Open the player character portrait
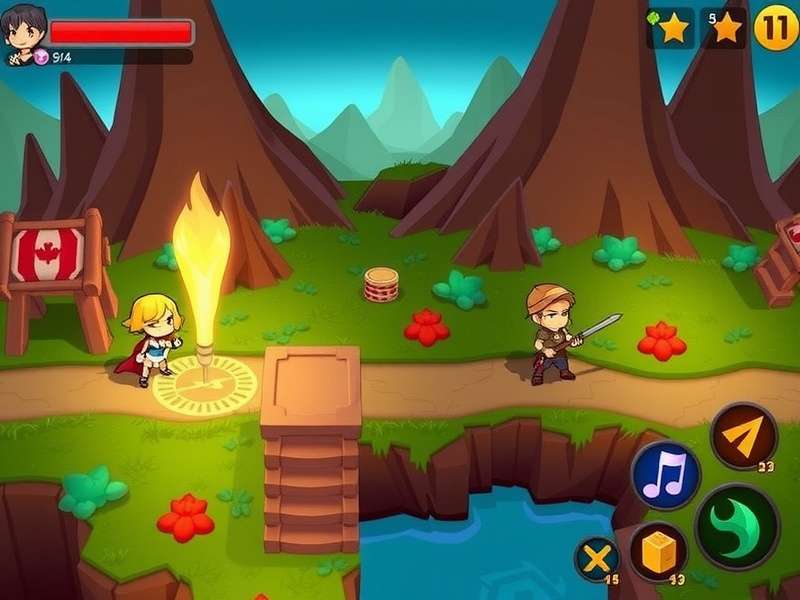The height and width of the screenshot is (600, 800). pyautogui.click(x=24, y=32)
